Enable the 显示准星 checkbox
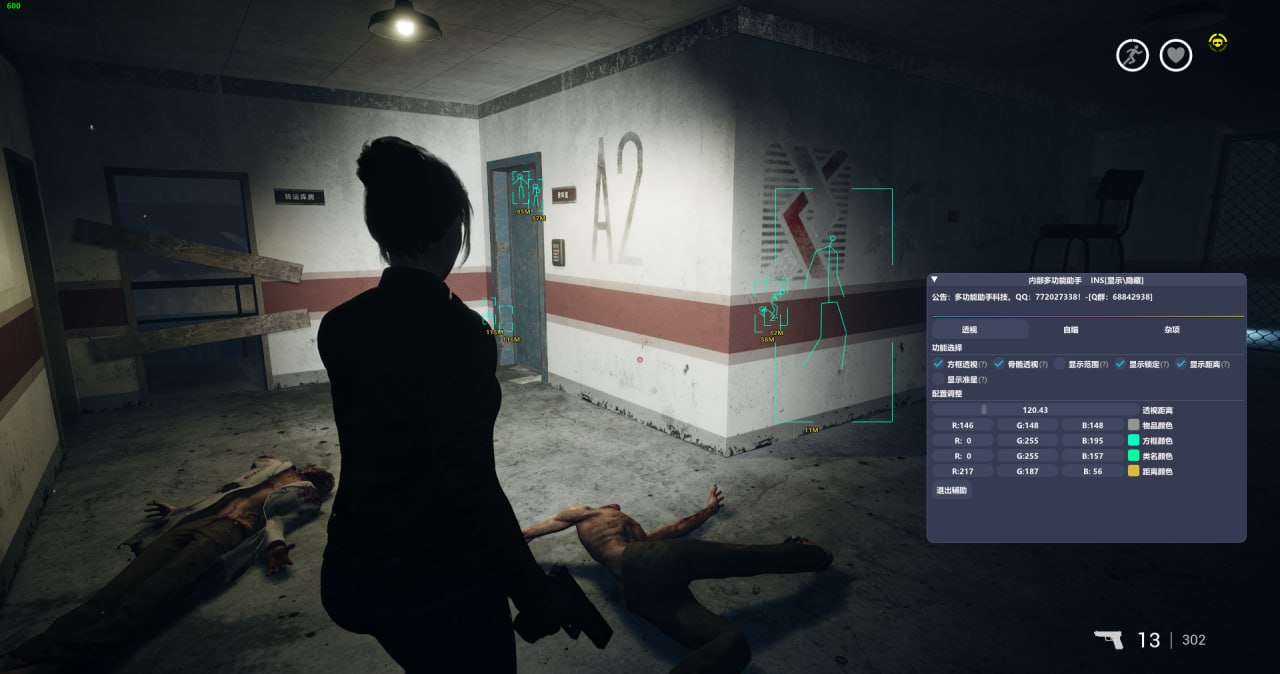The image size is (1280, 674). click(x=938, y=379)
